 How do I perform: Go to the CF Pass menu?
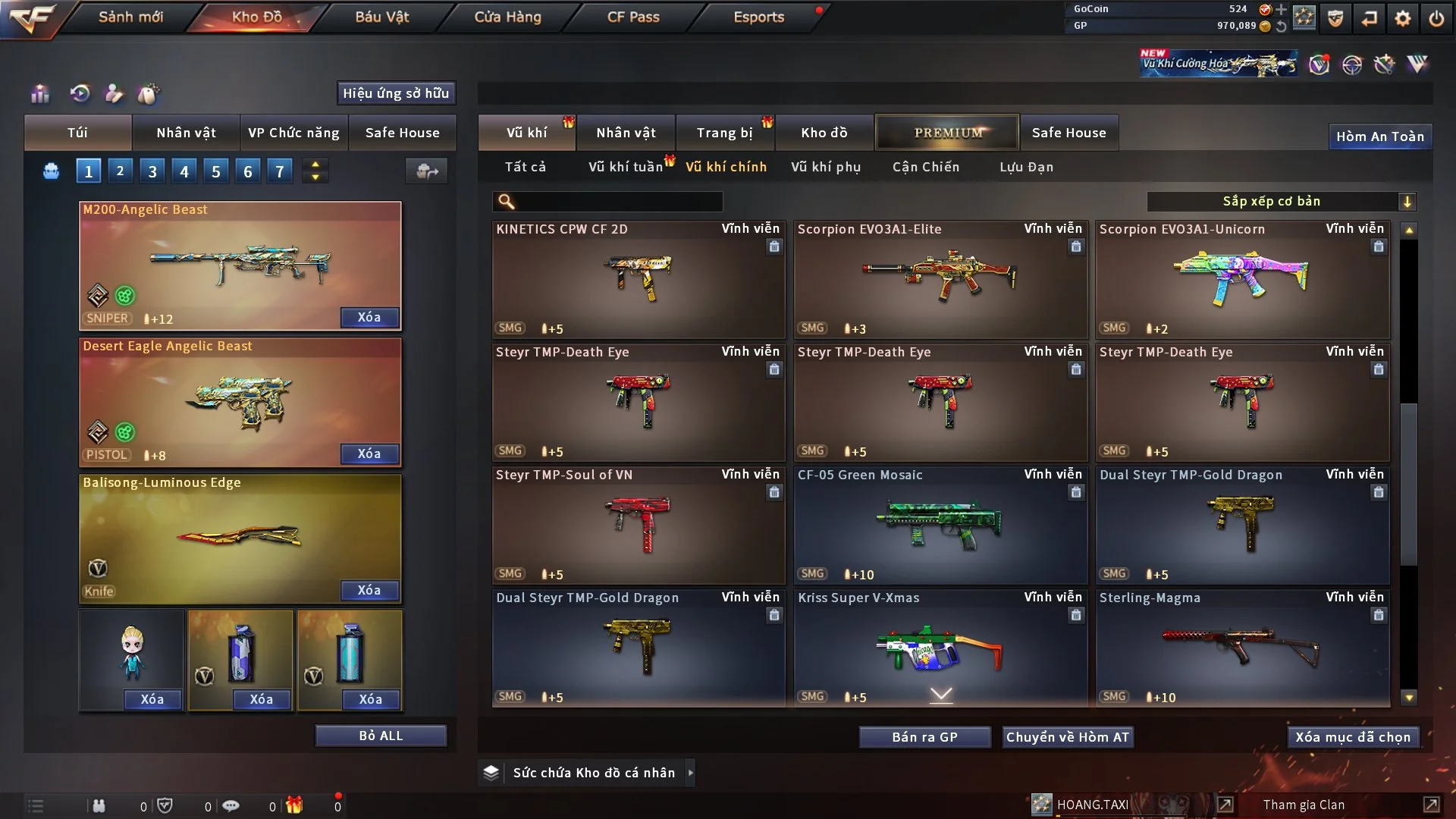633,17
